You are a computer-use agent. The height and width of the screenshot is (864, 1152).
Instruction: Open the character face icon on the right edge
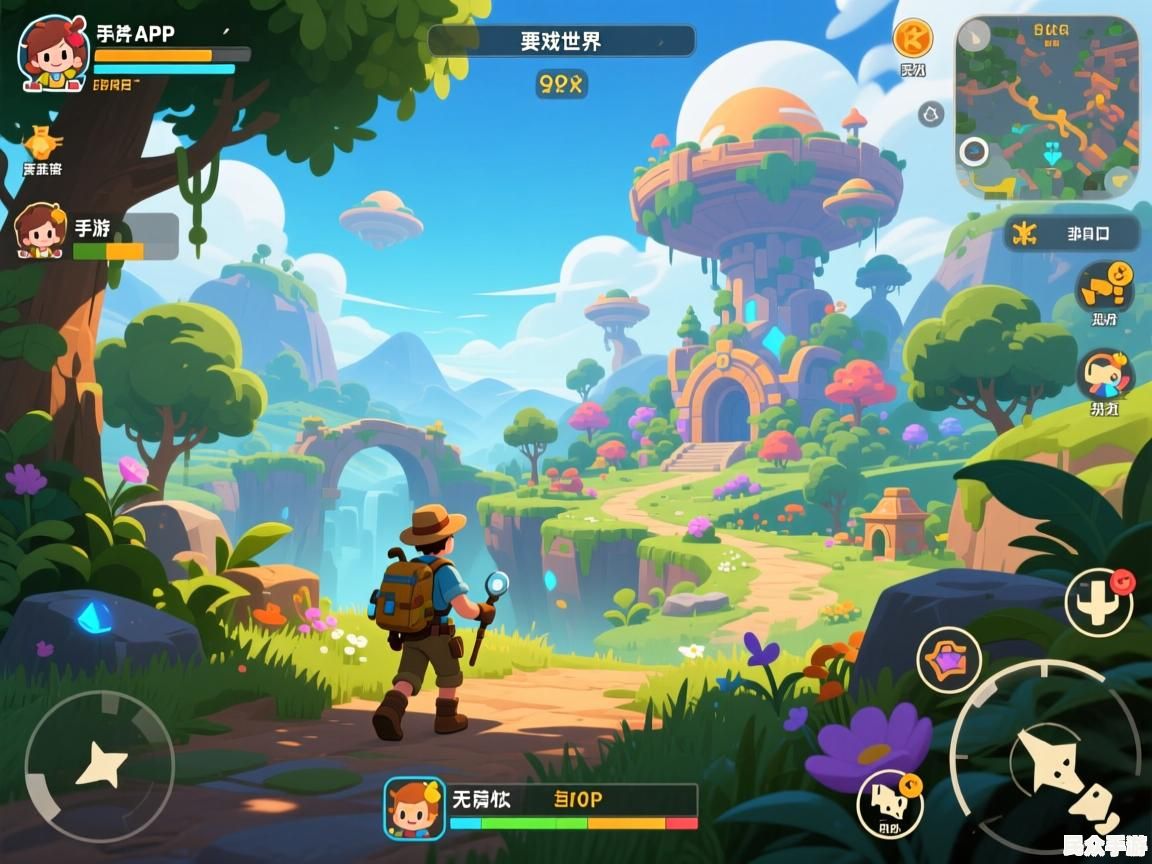pos(1104,376)
